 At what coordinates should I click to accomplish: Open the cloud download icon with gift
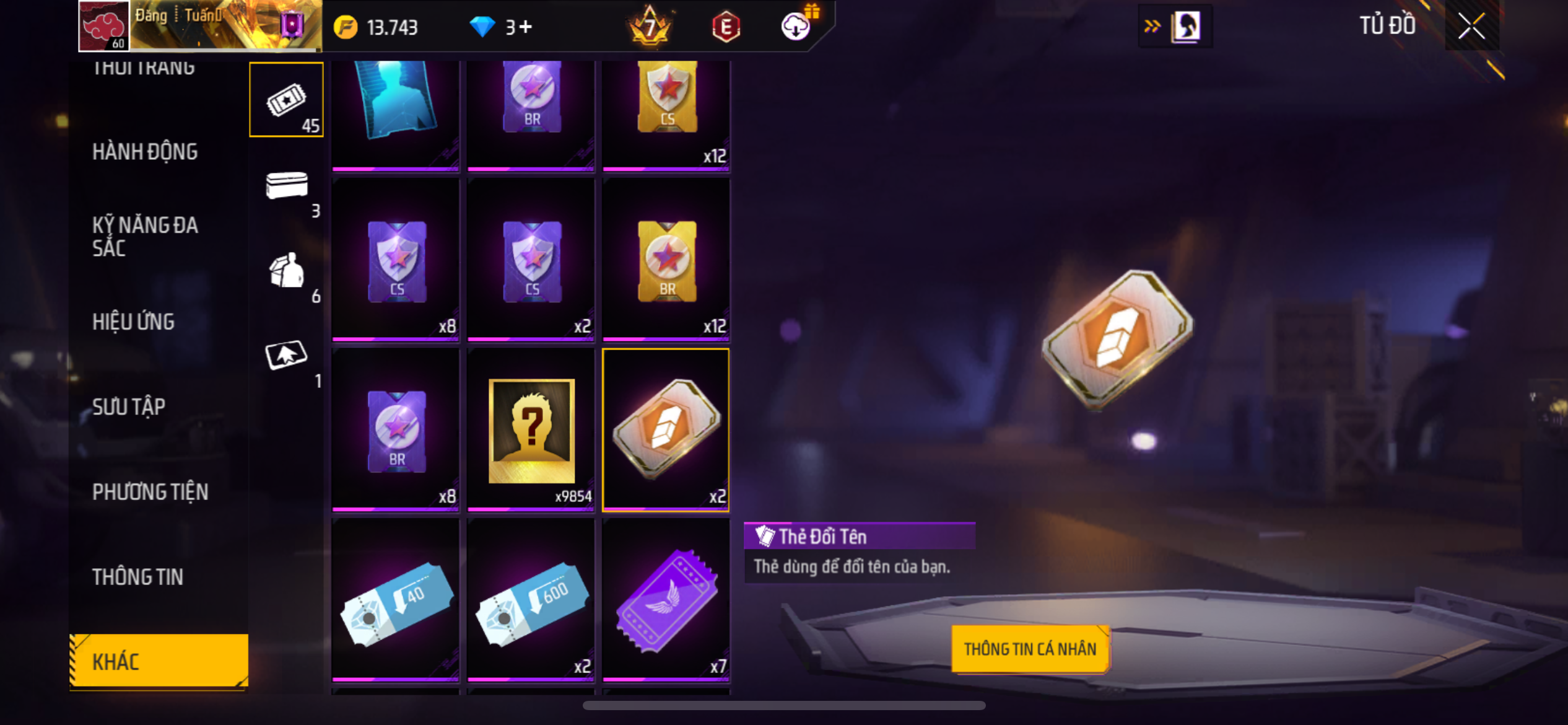pyautogui.click(x=796, y=26)
